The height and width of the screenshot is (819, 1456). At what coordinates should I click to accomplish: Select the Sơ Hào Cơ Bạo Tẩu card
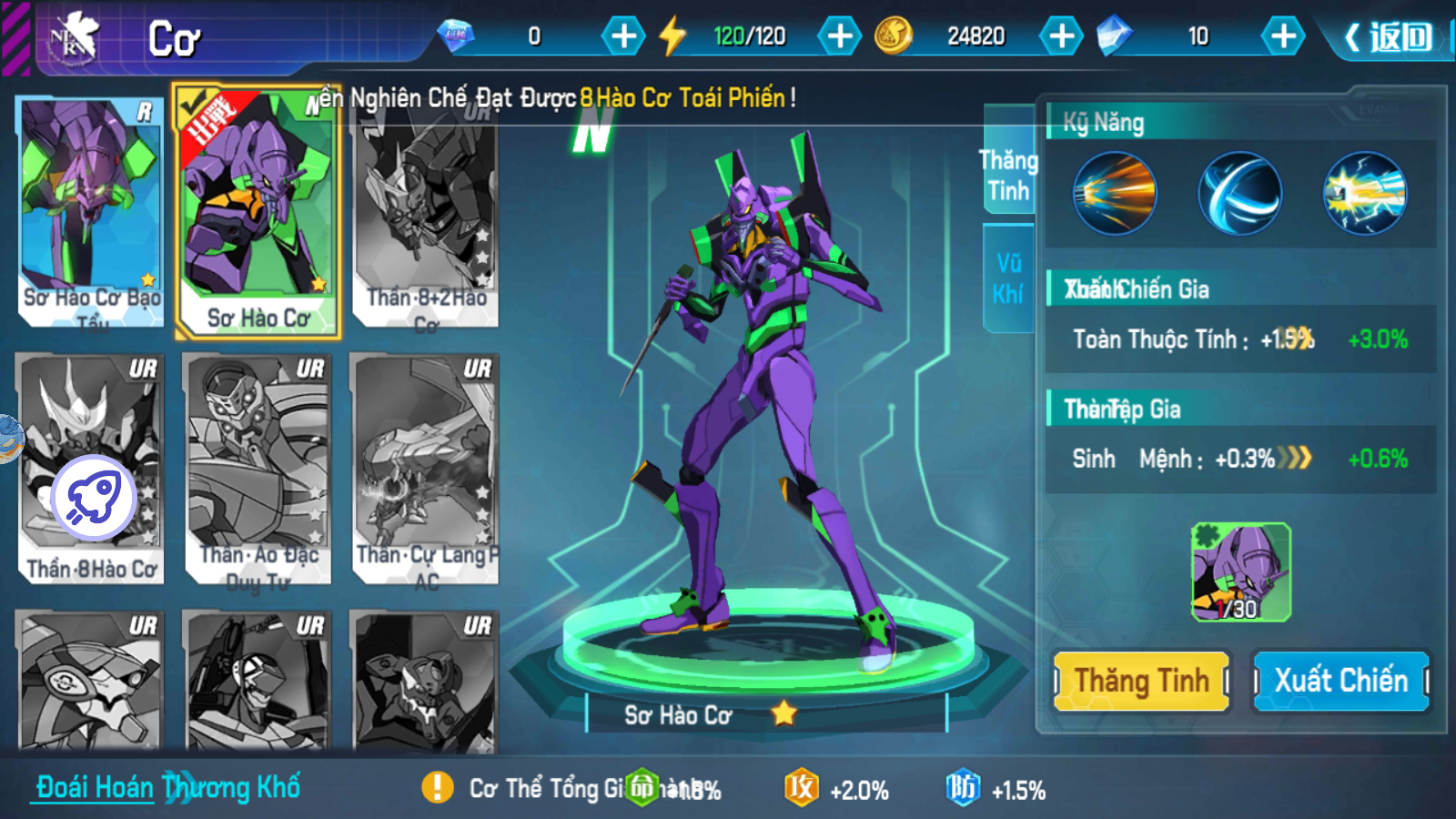point(90,211)
